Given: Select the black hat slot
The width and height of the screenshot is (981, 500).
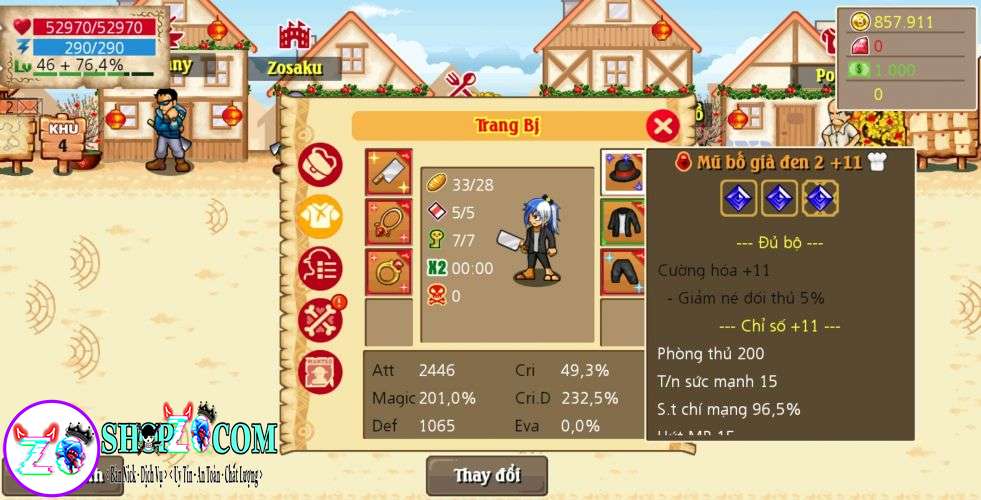Looking at the screenshot, I should [622, 172].
